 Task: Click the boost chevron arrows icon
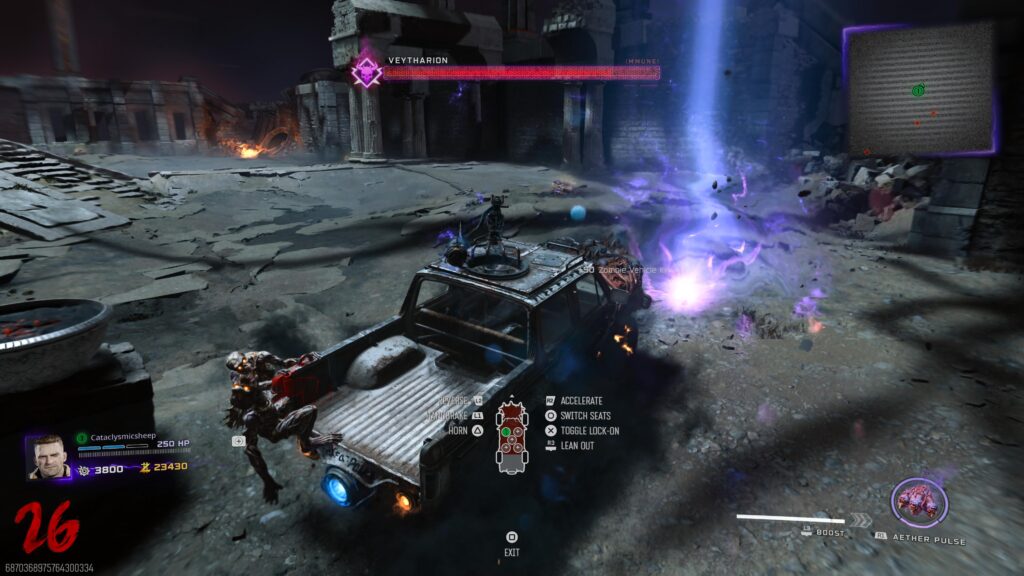(860, 519)
